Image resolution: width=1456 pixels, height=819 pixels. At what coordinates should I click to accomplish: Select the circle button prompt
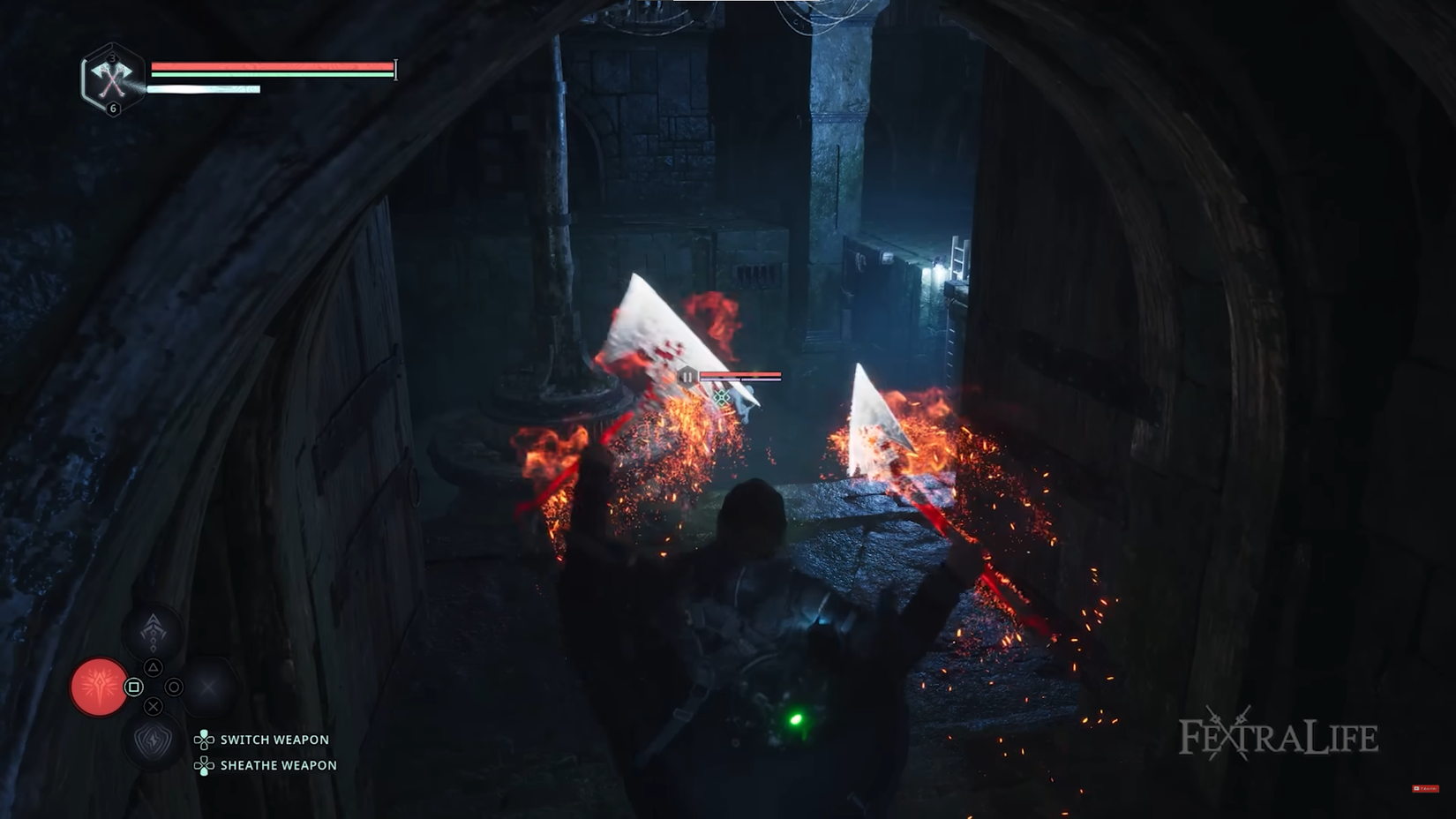coord(175,687)
